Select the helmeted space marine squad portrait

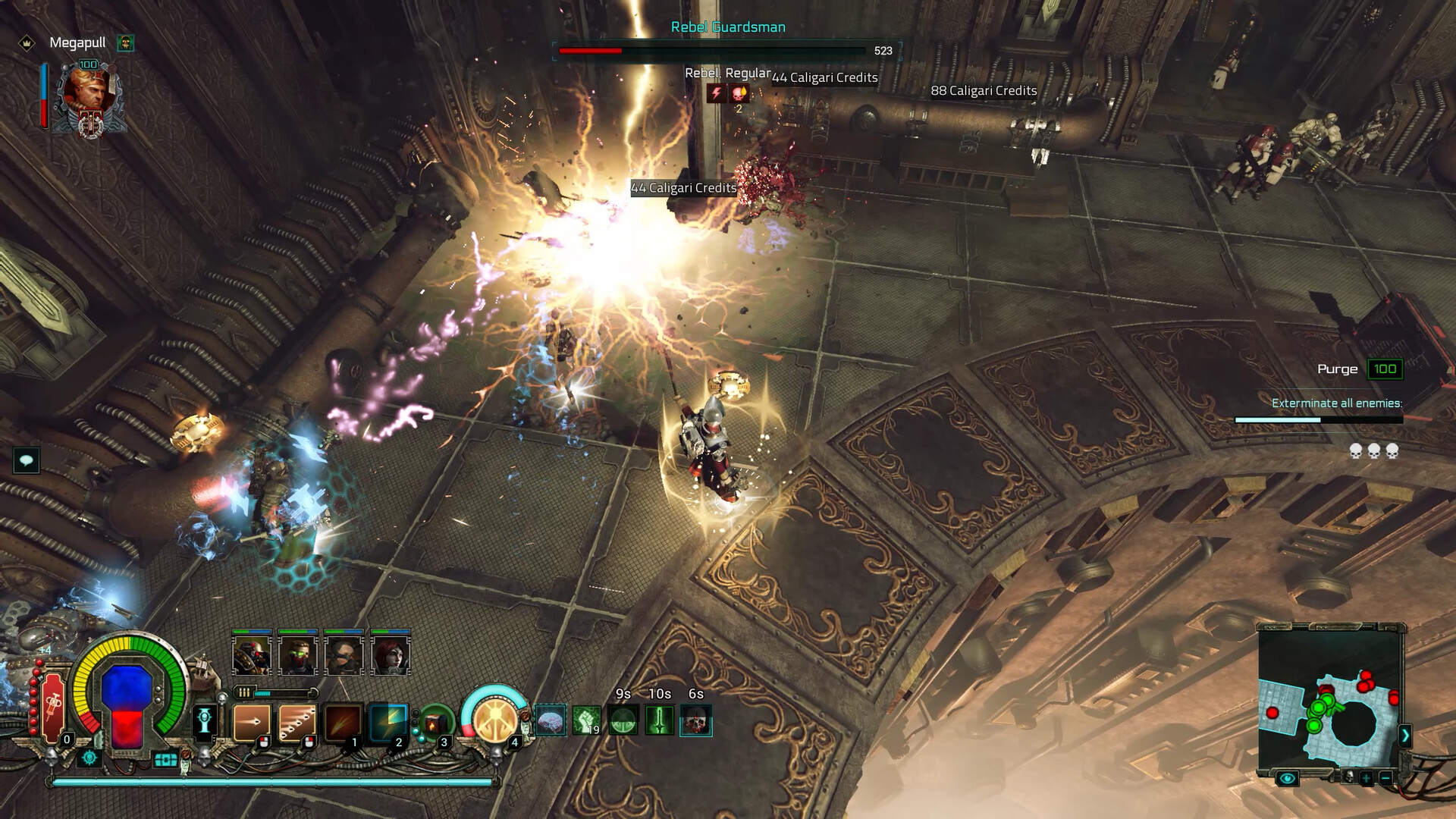(252, 655)
